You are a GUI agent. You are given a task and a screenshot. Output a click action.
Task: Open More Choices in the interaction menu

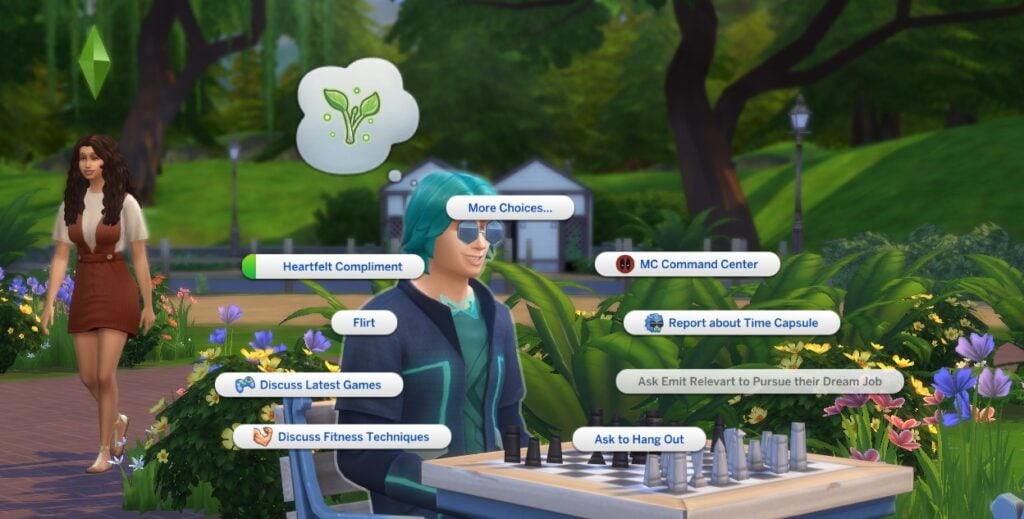[x=510, y=208]
